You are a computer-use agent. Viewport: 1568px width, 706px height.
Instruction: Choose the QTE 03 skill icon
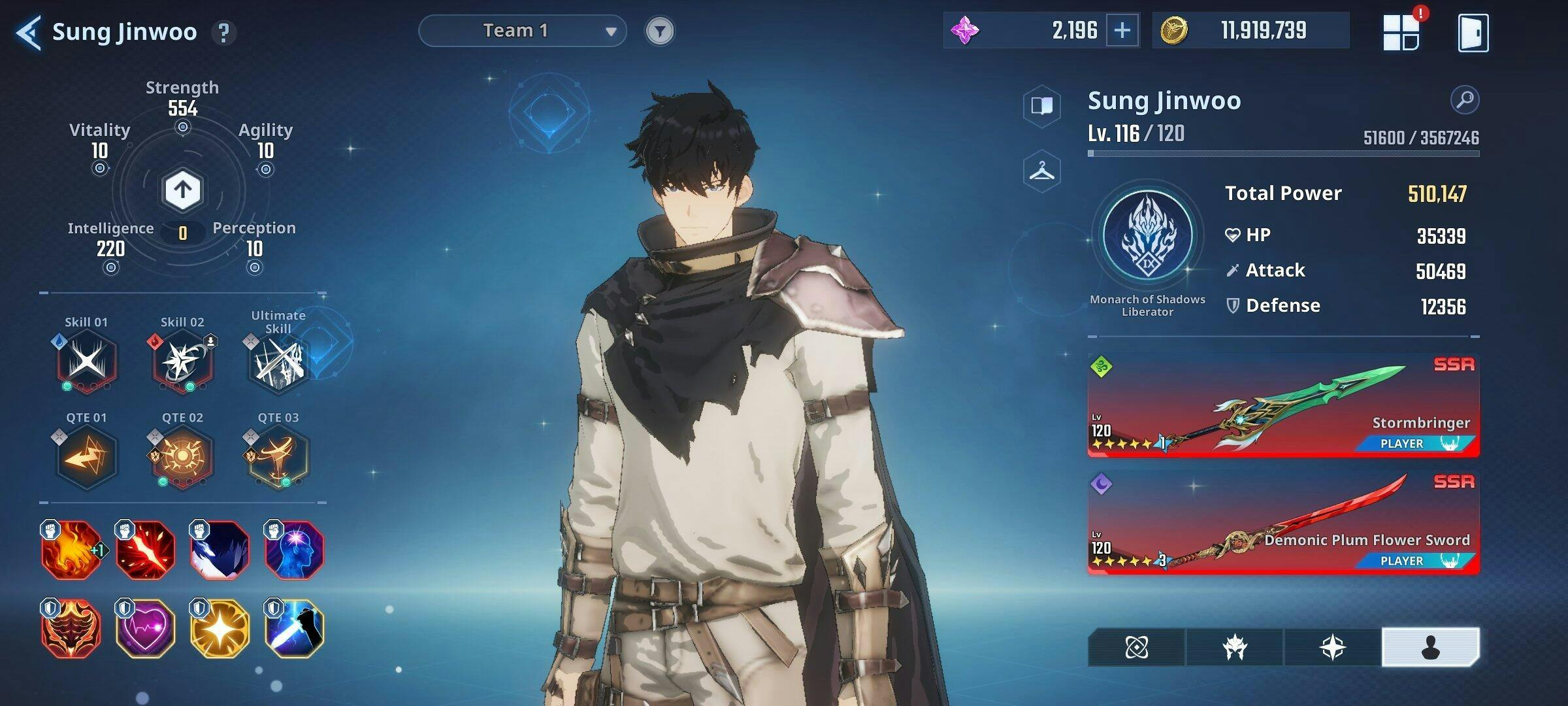coord(278,456)
